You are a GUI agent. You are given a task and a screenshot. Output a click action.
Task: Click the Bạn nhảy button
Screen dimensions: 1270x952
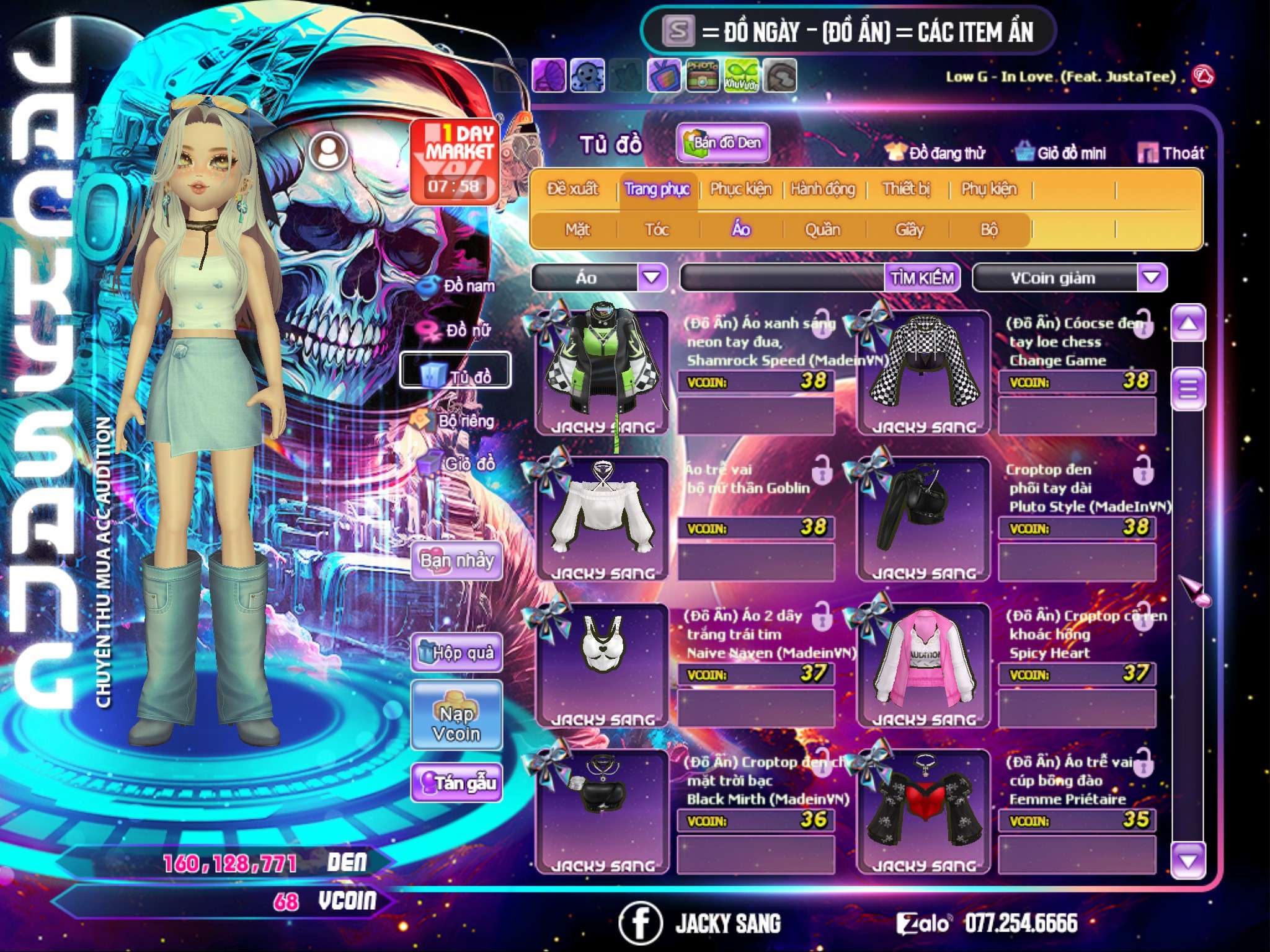(456, 561)
